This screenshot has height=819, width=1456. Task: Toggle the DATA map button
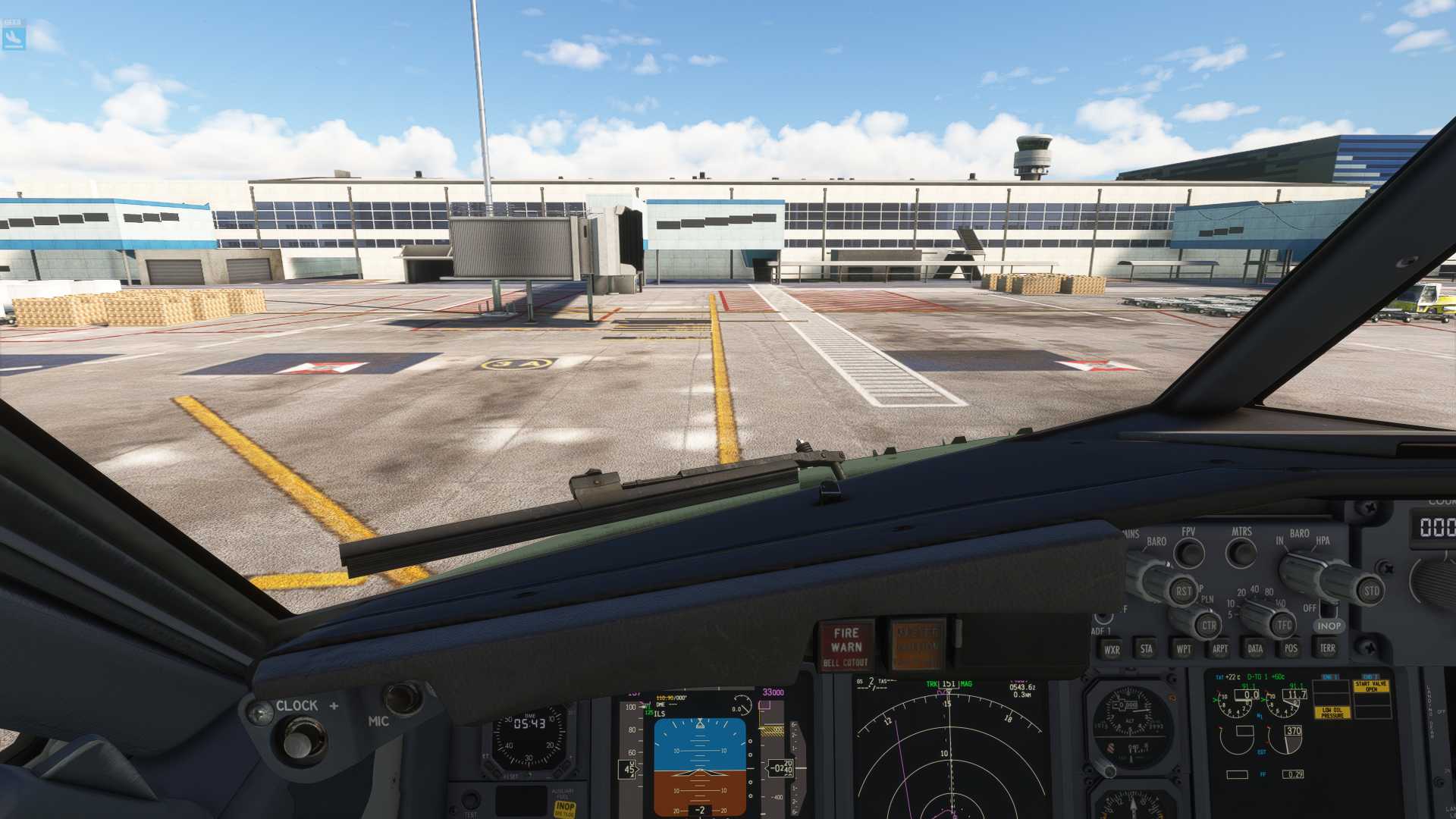pyautogui.click(x=1255, y=648)
